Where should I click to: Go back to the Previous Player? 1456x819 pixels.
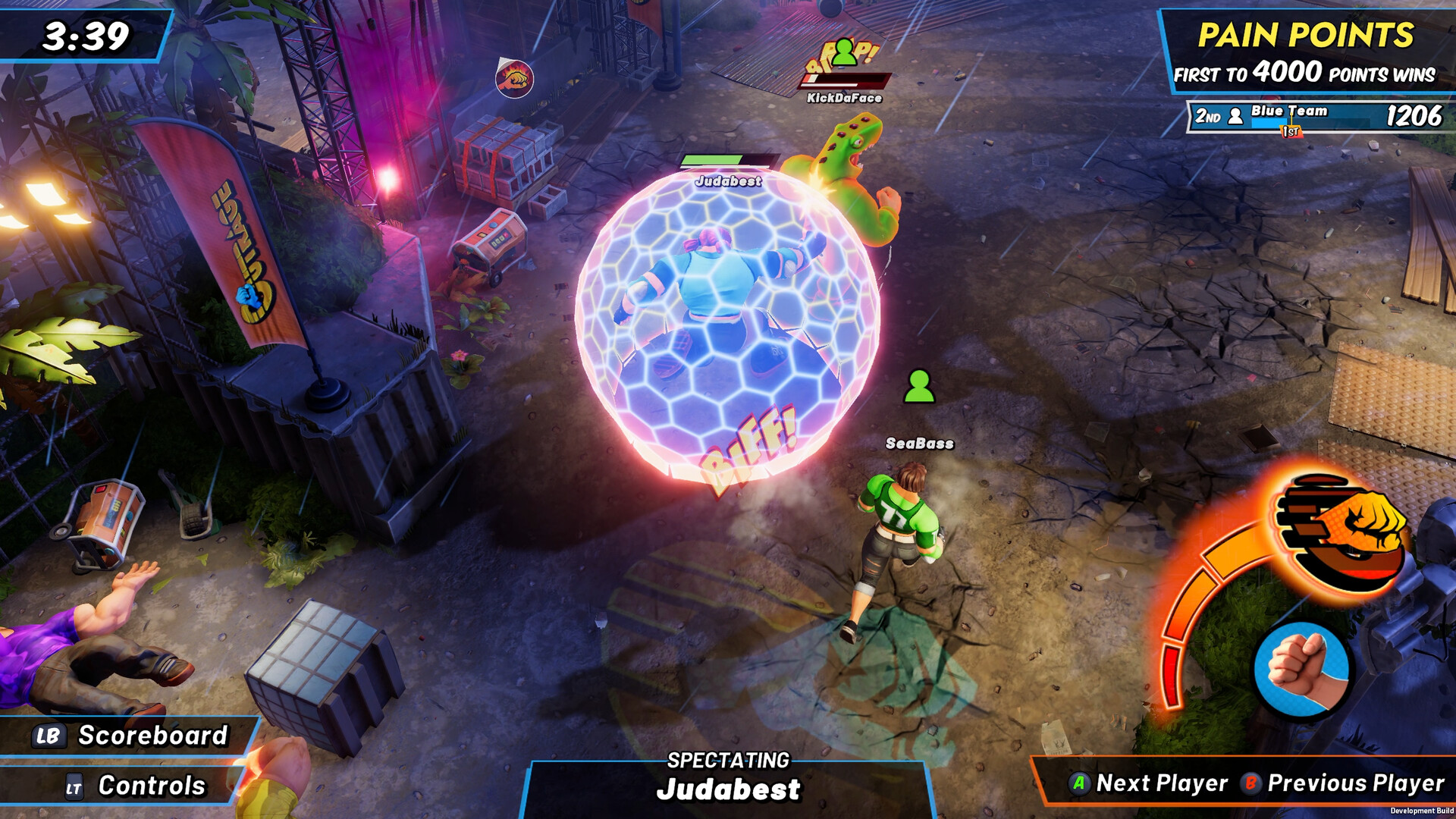[1343, 783]
